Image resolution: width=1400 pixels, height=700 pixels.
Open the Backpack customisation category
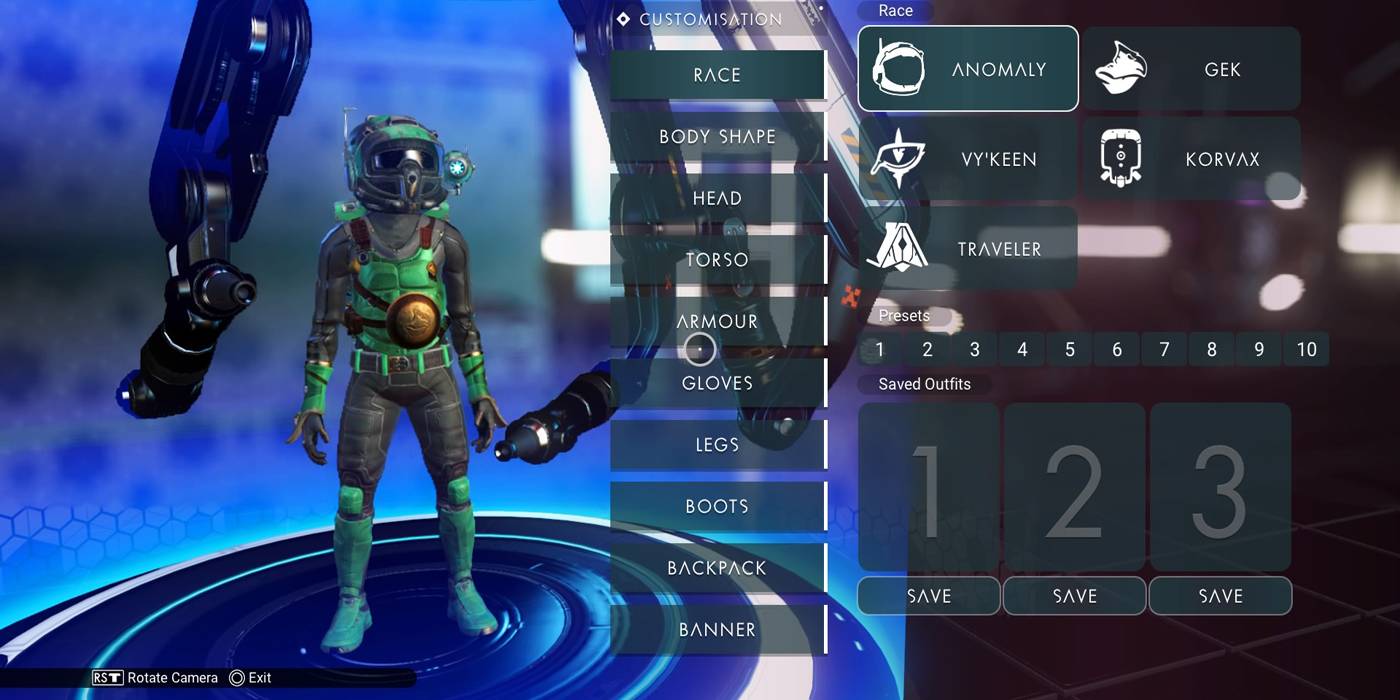pos(717,568)
